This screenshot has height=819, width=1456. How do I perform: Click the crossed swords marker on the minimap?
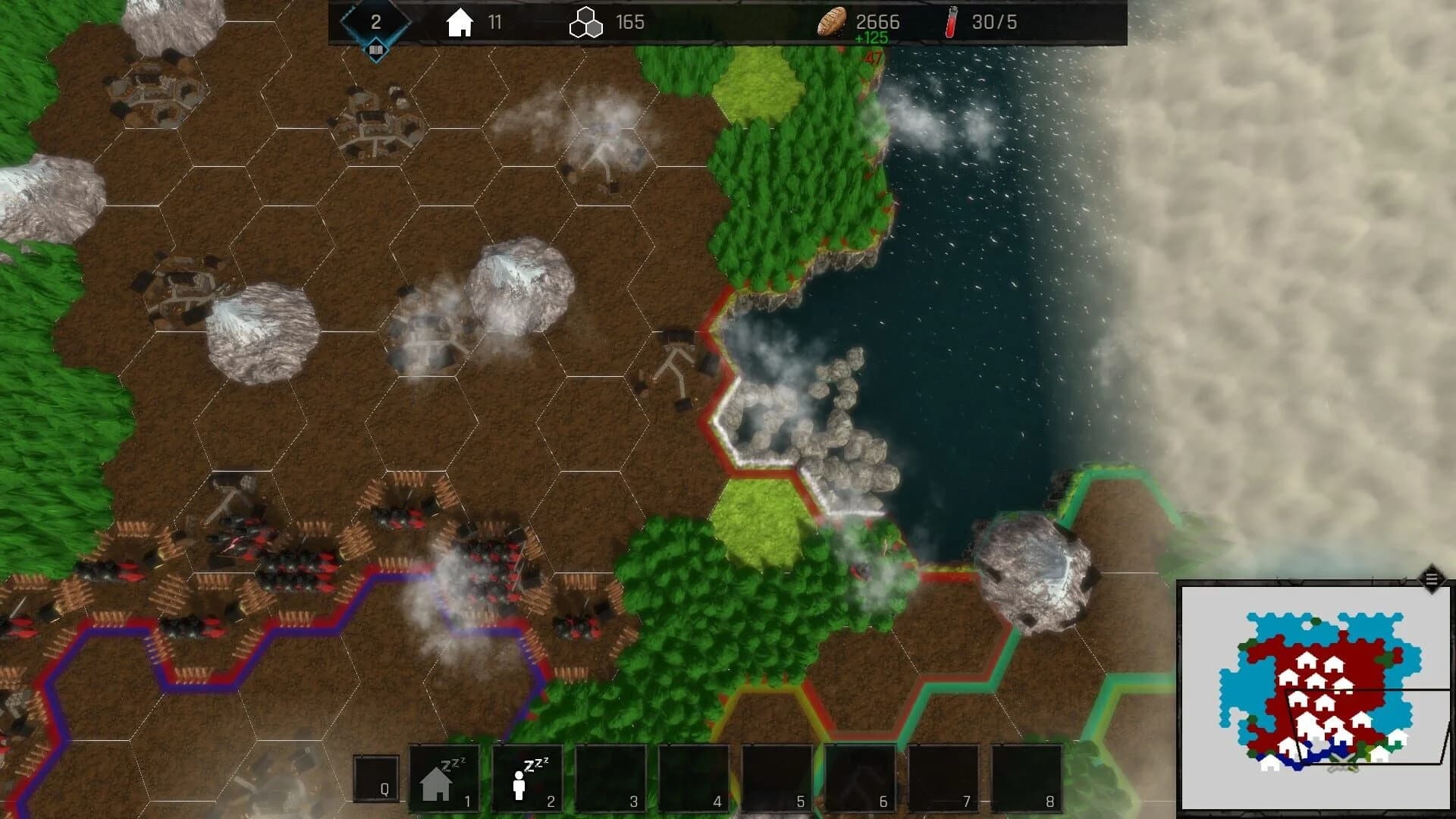tap(1342, 763)
